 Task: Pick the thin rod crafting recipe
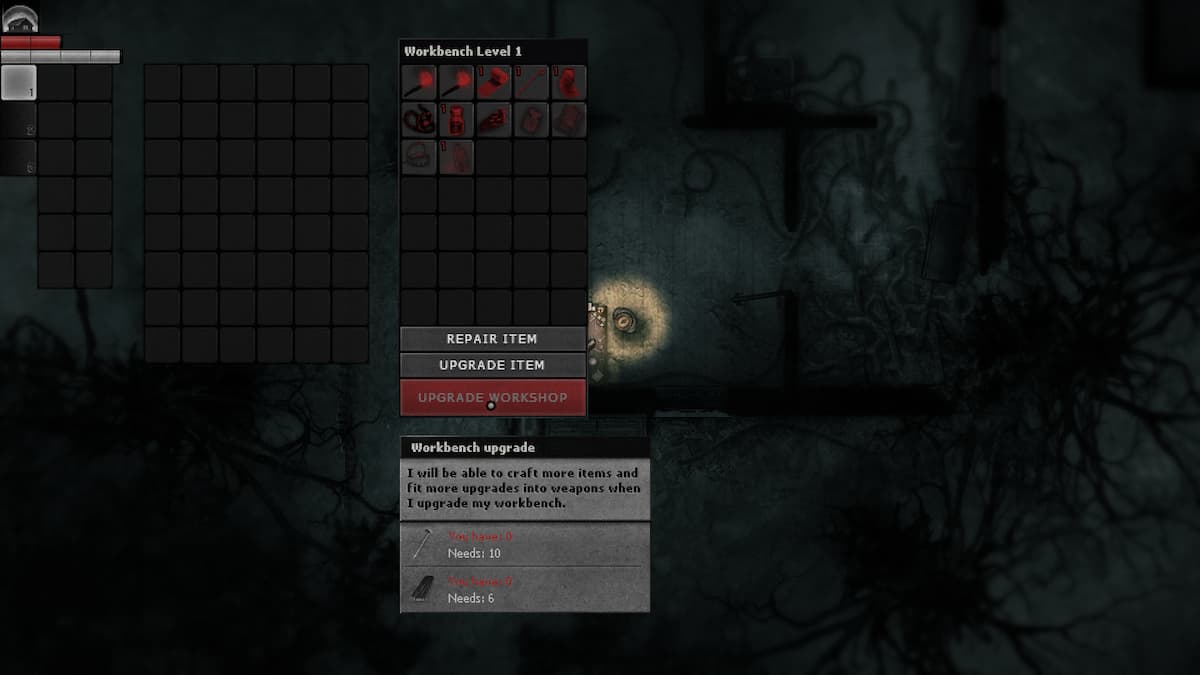(x=531, y=82)
